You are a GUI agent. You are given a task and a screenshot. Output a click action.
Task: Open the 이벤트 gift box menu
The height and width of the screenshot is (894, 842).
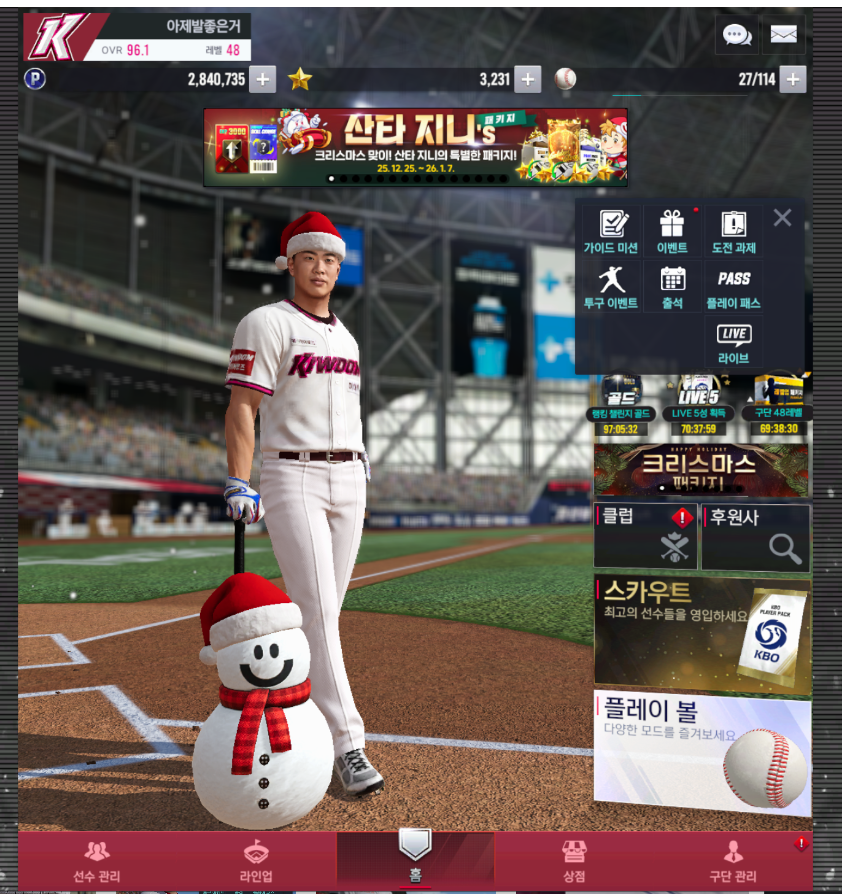672,232
